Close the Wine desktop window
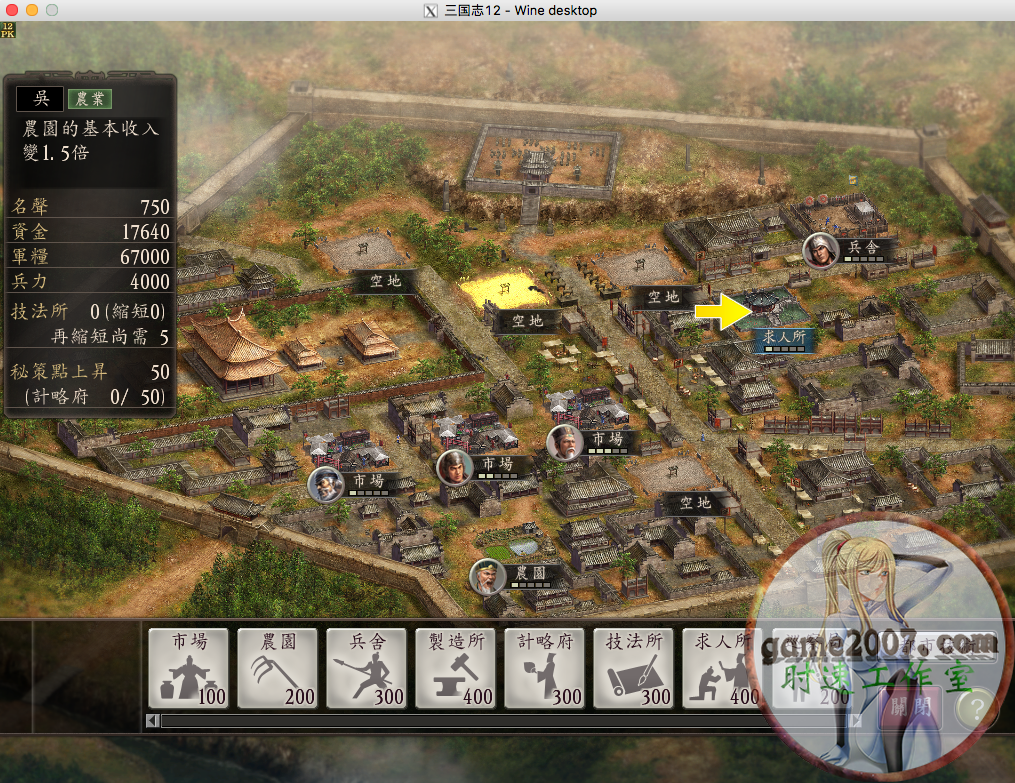The height and width of the screenshot is (783, 1015). pos(13,10)
